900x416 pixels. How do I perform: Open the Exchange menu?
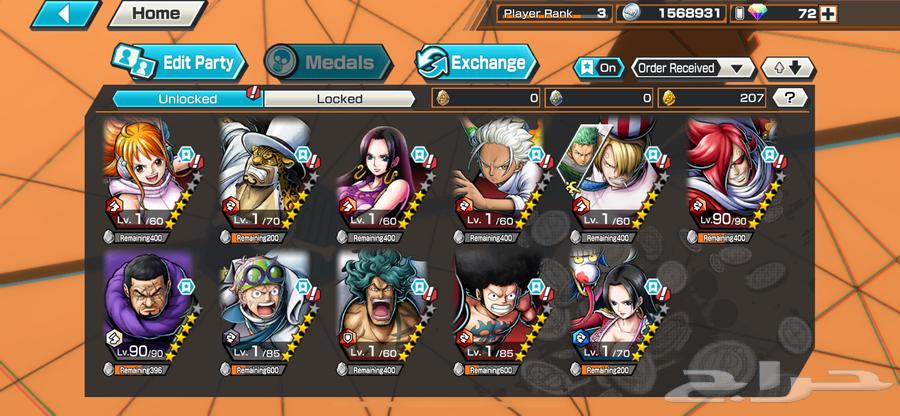(x=476, y=63)
